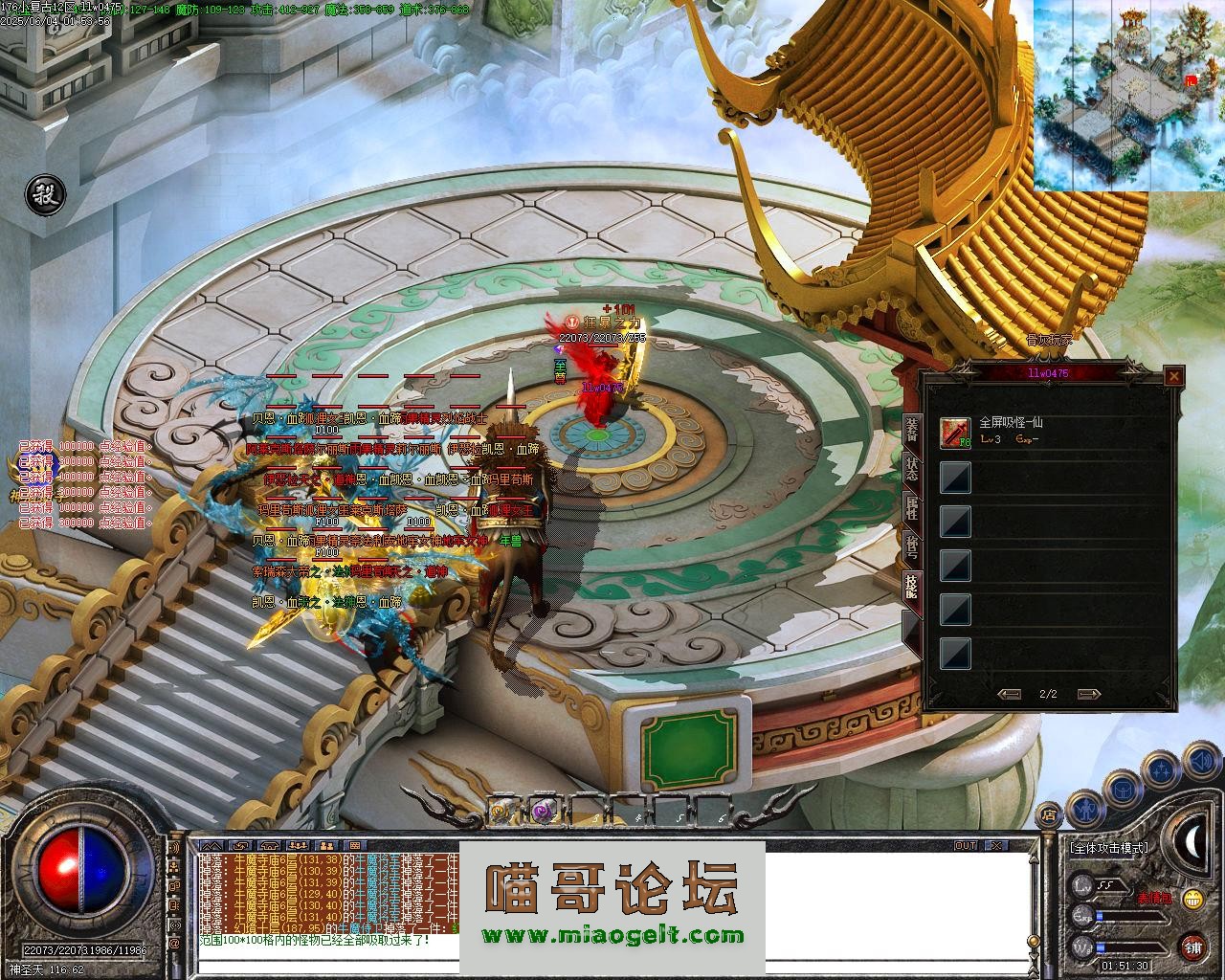Switch to the 装备 equipment tab

[912, 433]
